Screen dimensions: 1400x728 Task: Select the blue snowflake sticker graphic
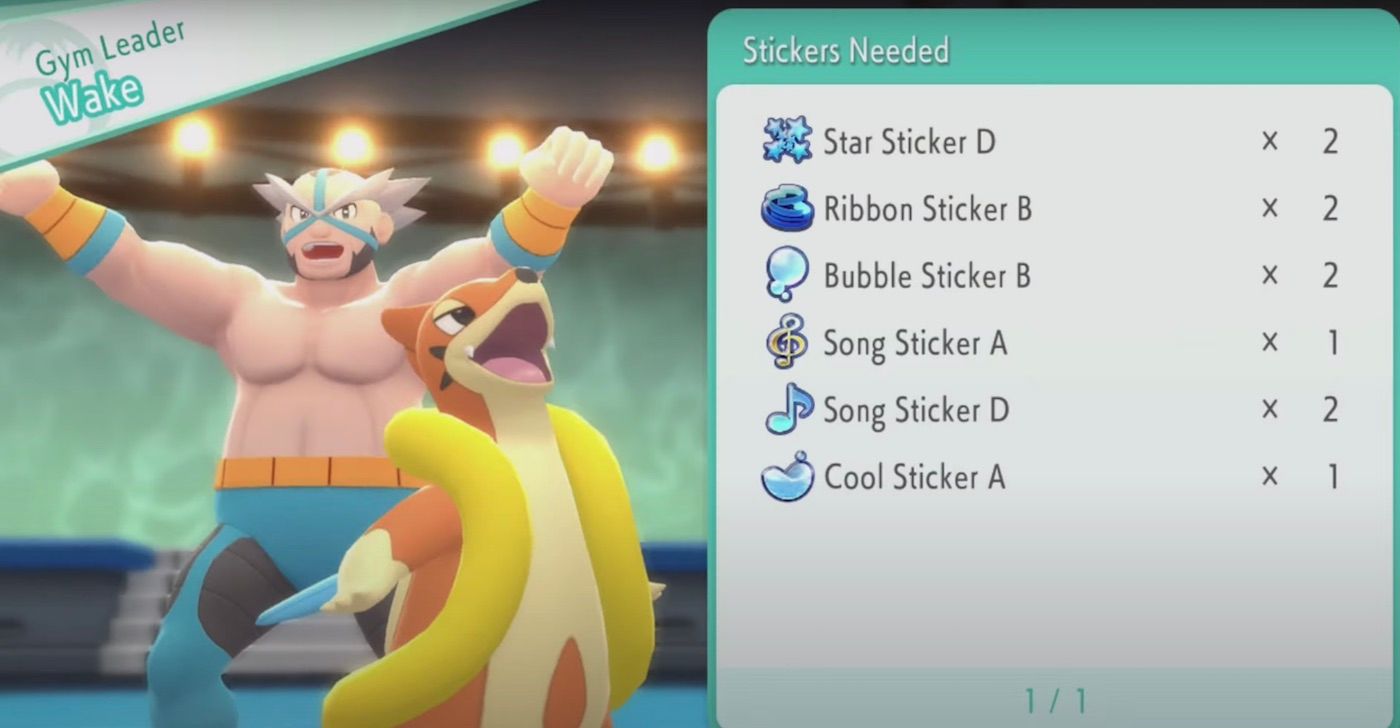786,142
